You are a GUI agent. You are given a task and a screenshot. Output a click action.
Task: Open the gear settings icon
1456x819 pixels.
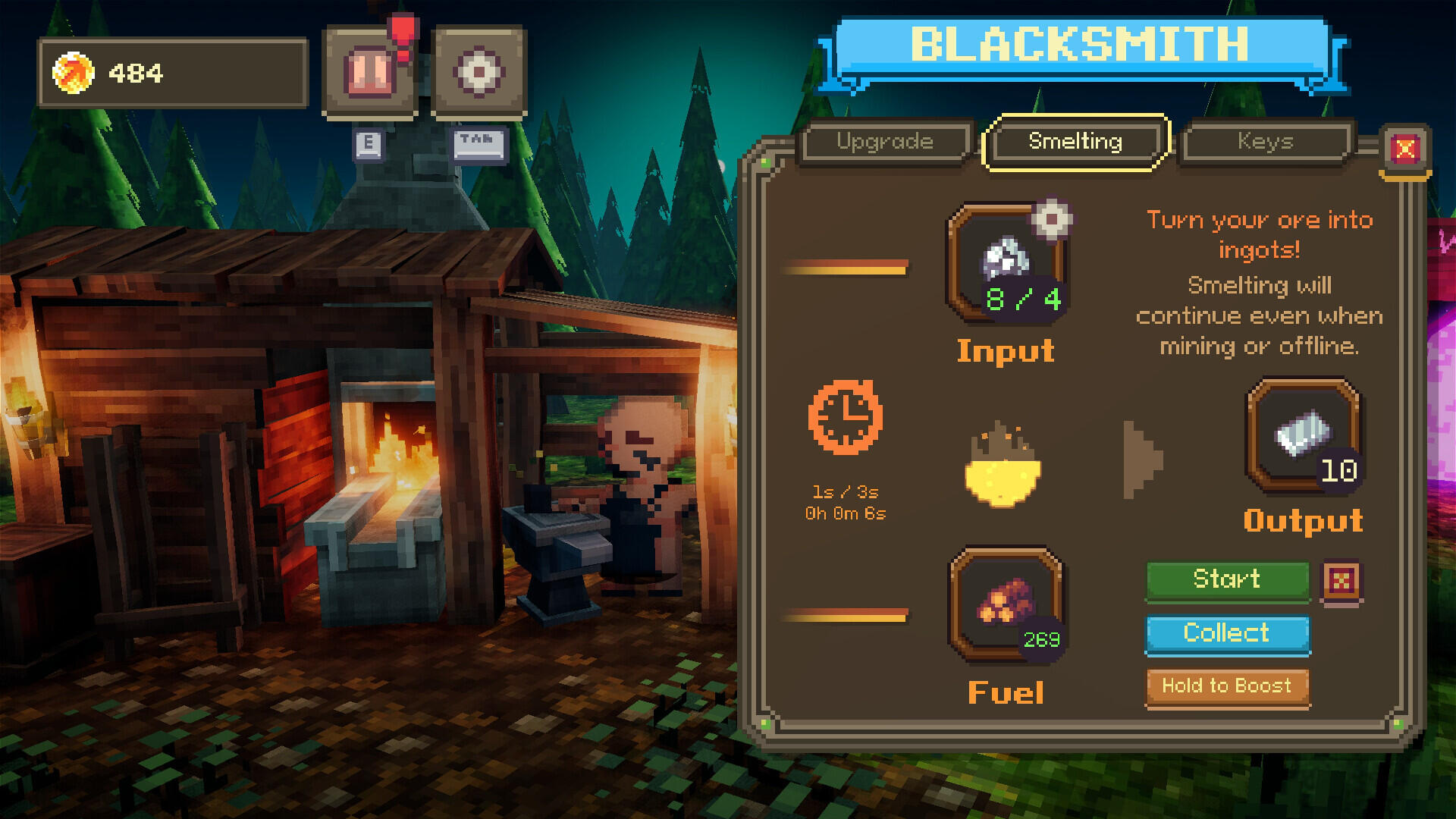[x=479, y=73]
